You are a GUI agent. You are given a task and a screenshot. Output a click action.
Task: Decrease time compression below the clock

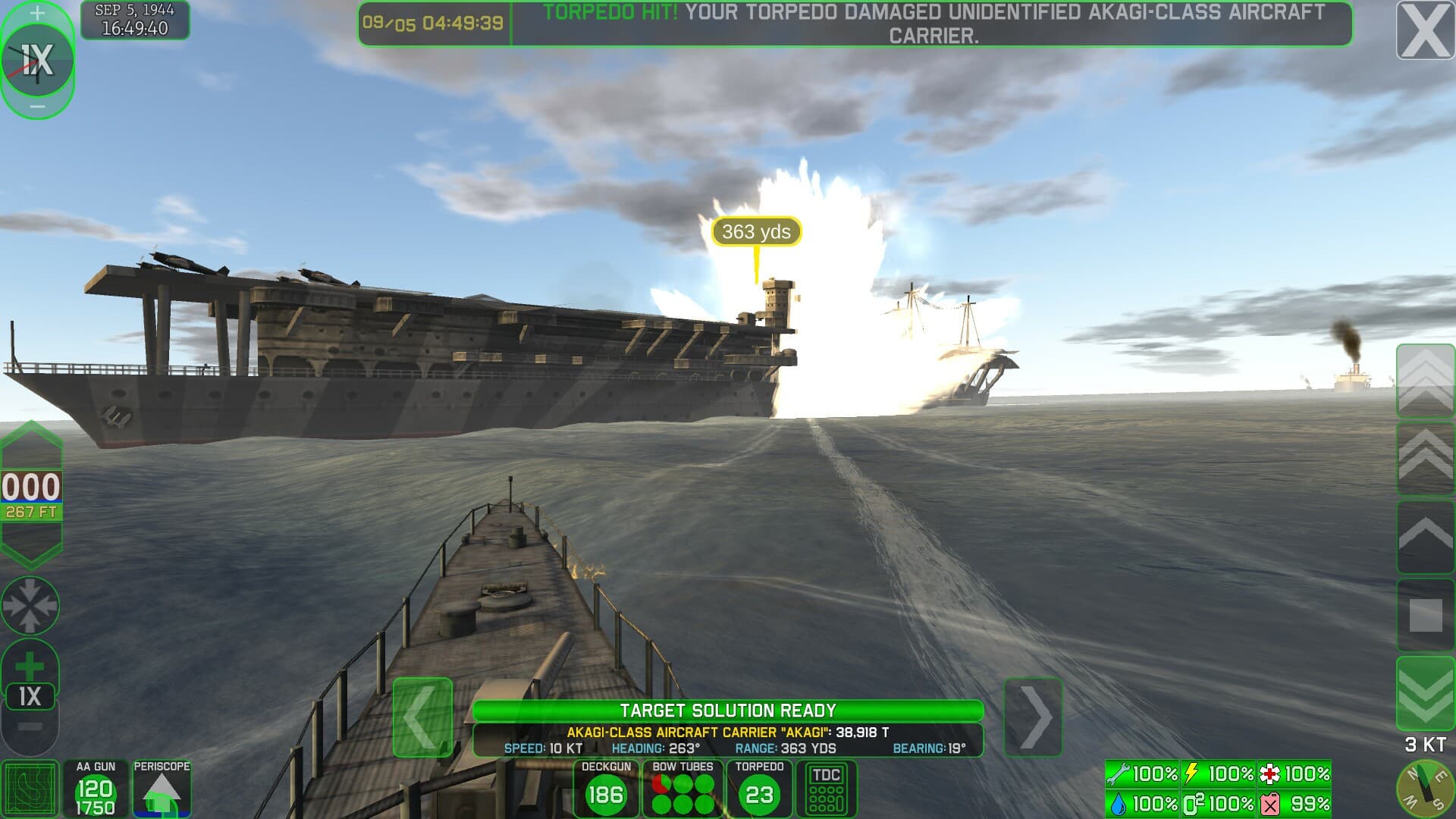[37, 107]
